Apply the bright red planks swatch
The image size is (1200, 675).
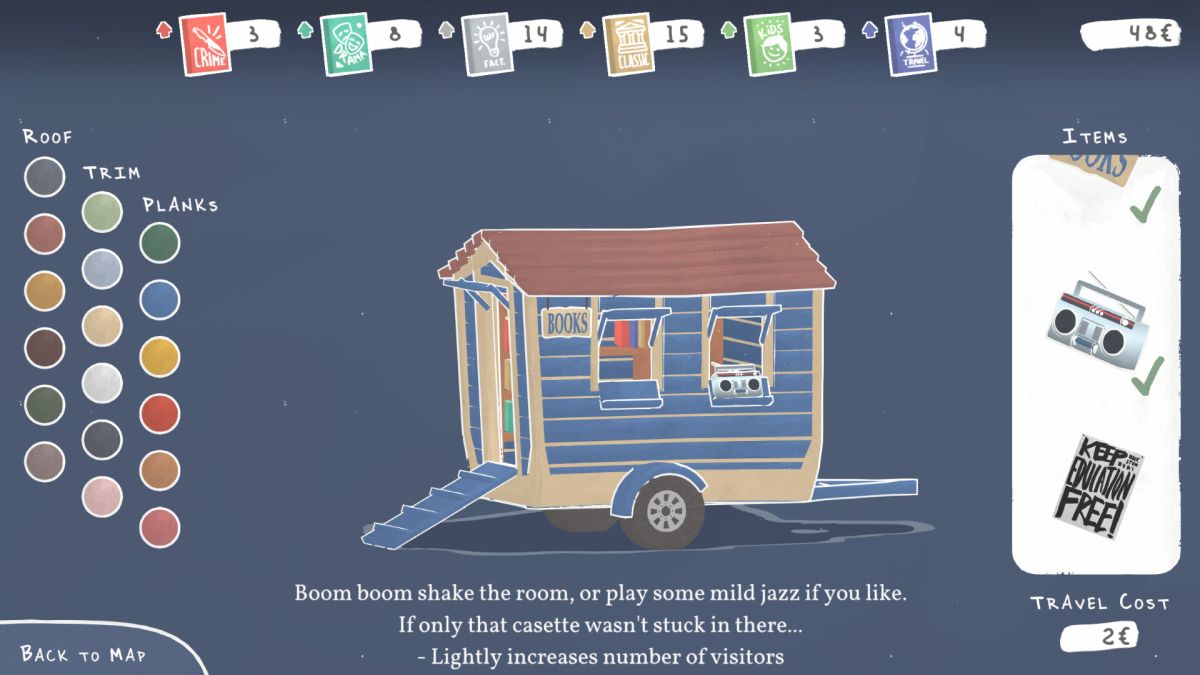pos(160,414)
